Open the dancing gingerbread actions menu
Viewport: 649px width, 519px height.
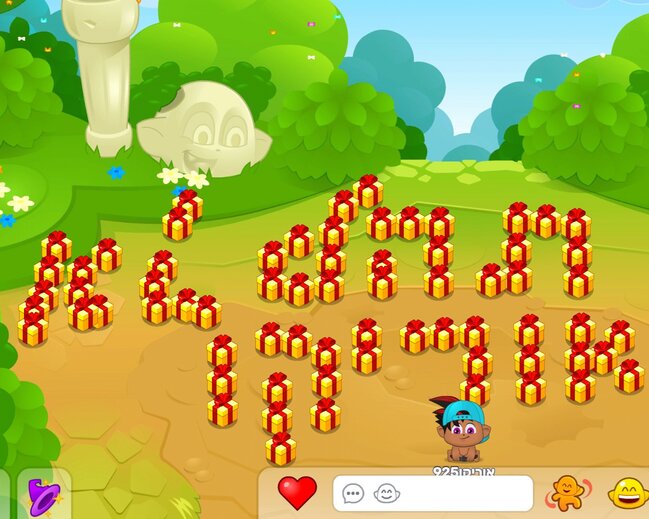[x=566, y=492]
